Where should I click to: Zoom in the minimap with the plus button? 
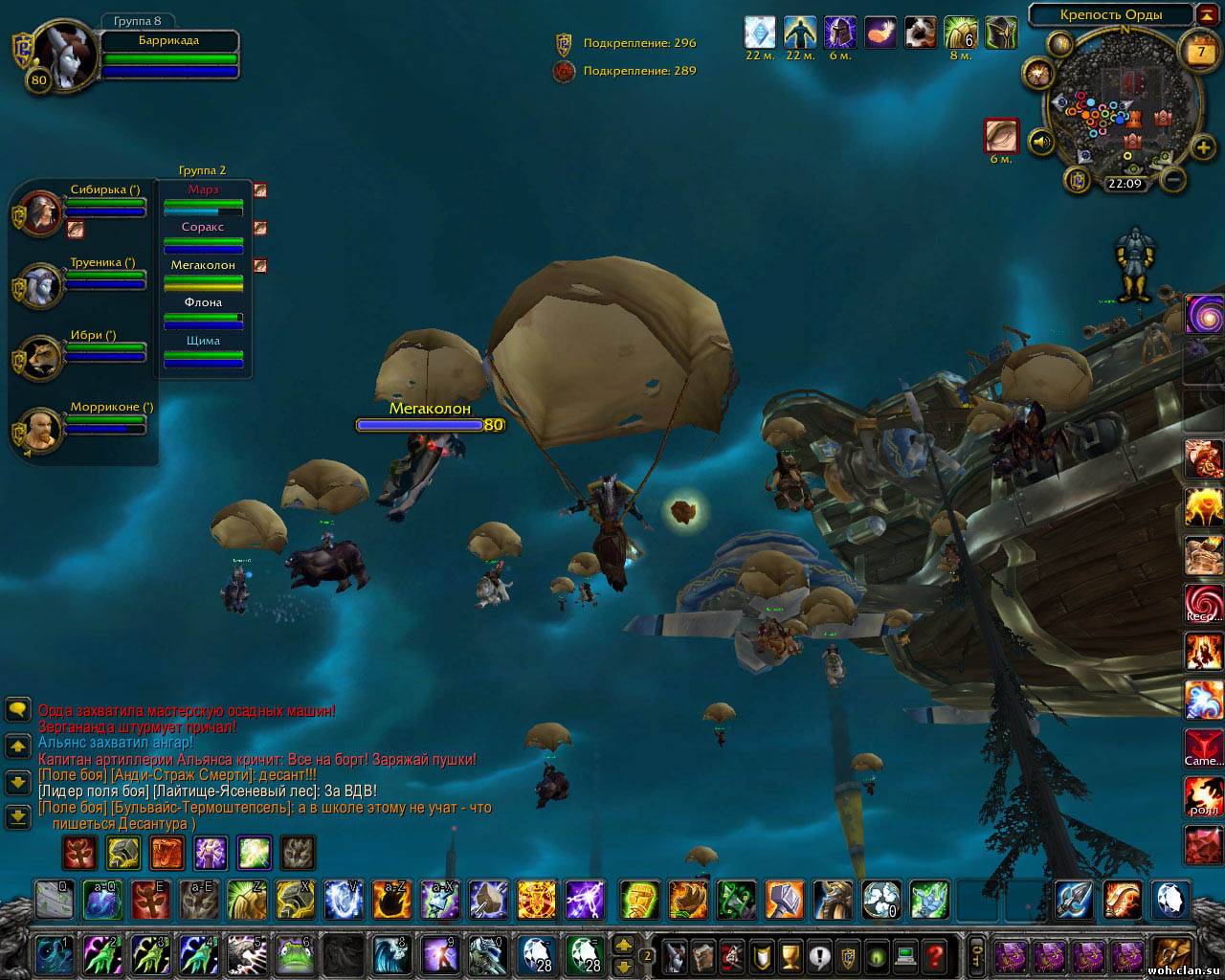(x=1203, y=147)
